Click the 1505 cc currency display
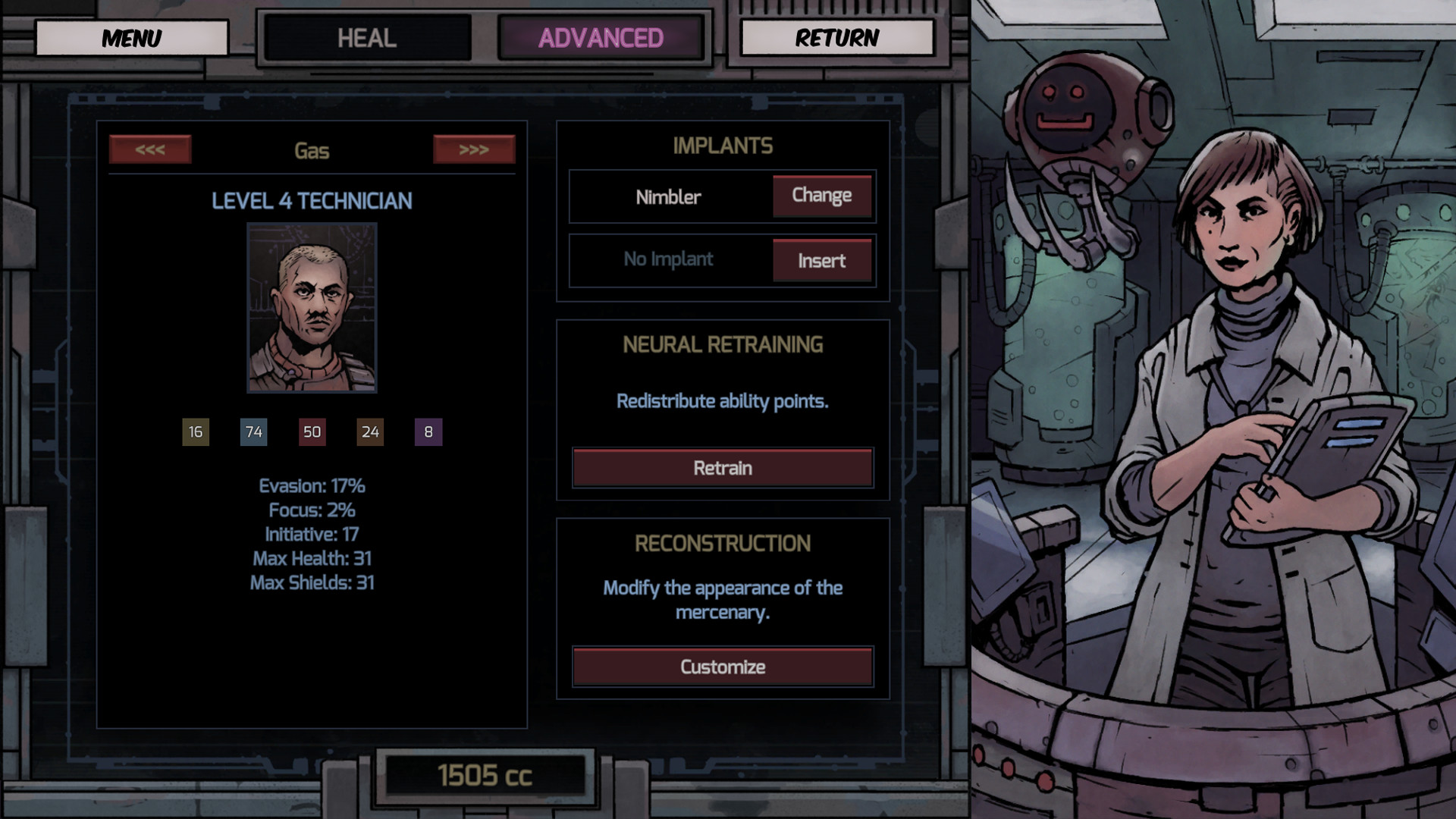 coord(485,774)
